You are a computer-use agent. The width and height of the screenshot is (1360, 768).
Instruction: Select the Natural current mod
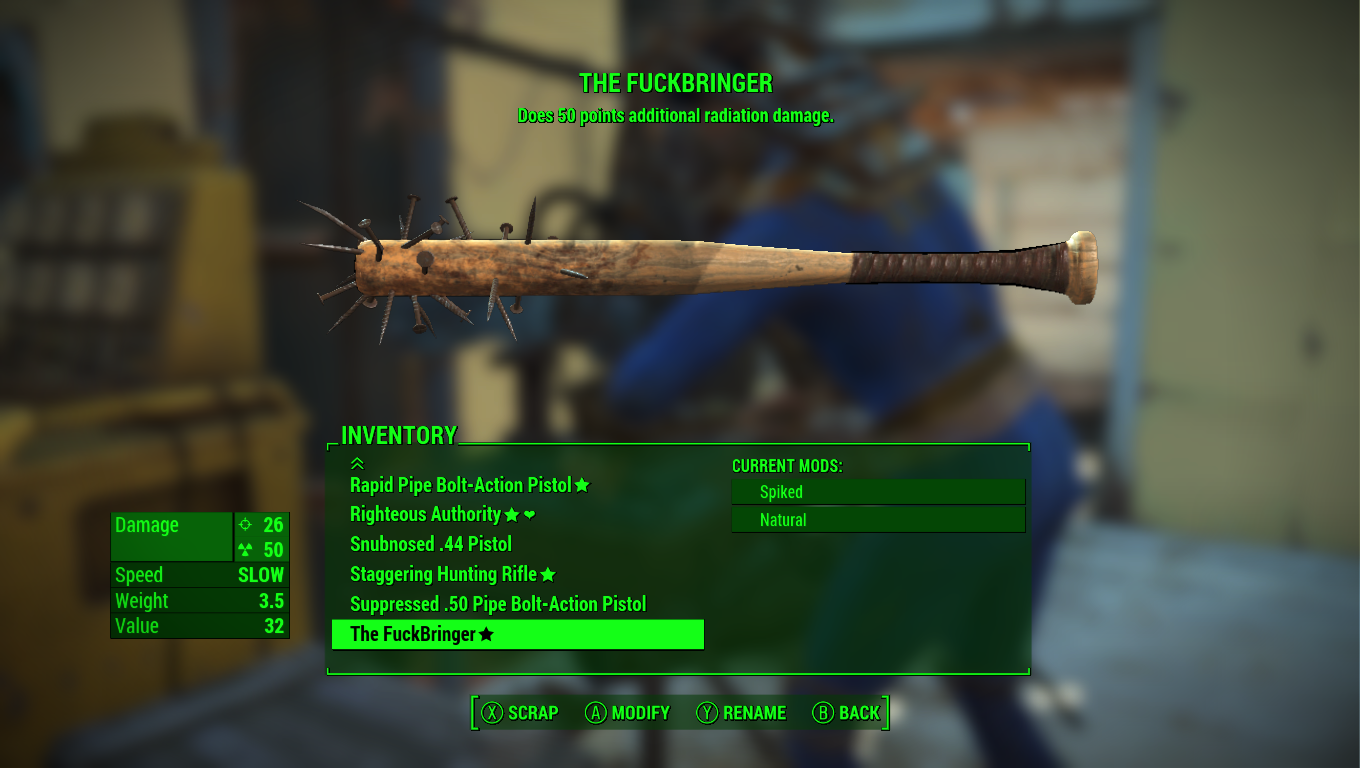click(x=878, y=520)
